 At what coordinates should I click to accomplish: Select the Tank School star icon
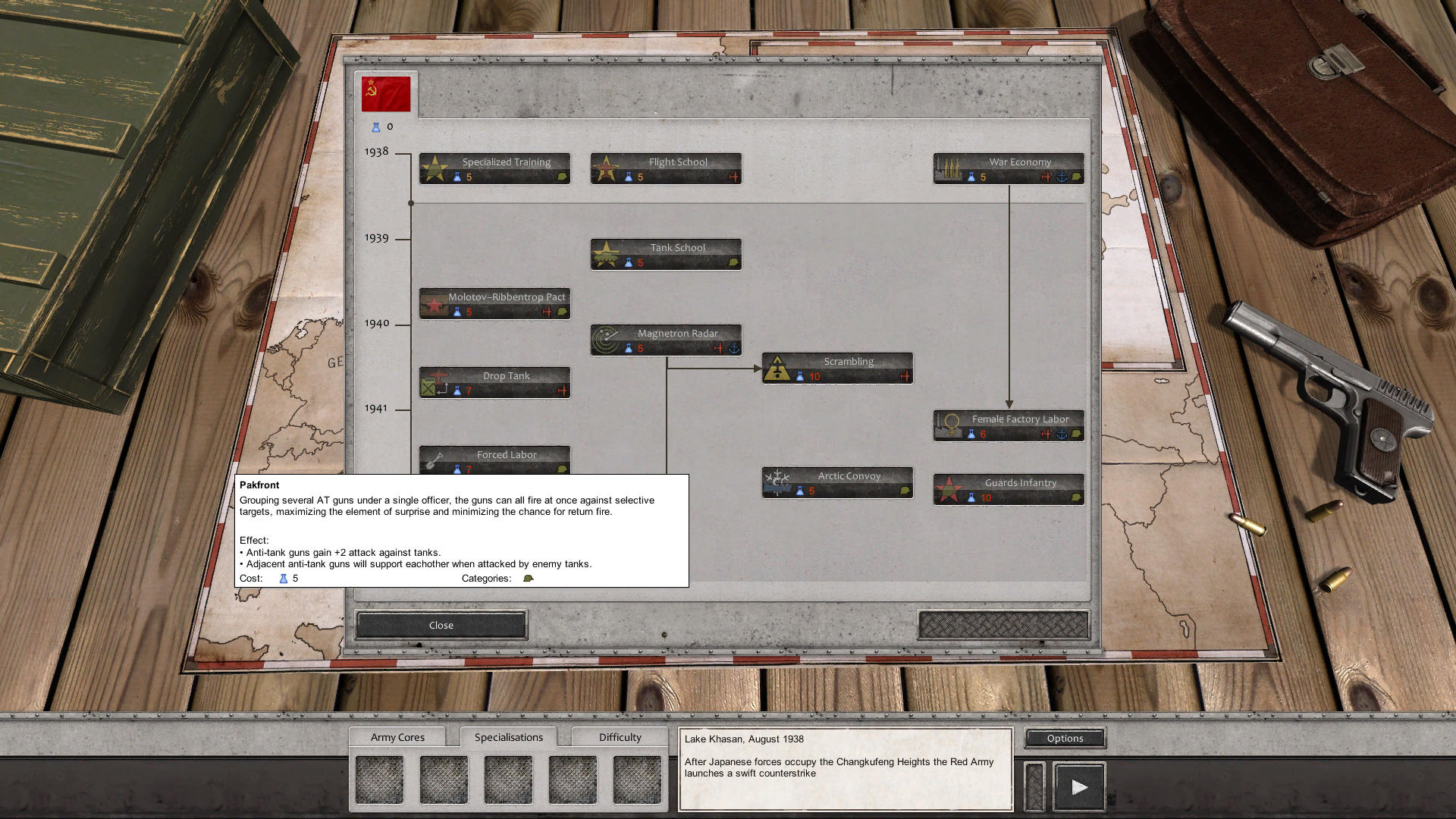point(607,253)
